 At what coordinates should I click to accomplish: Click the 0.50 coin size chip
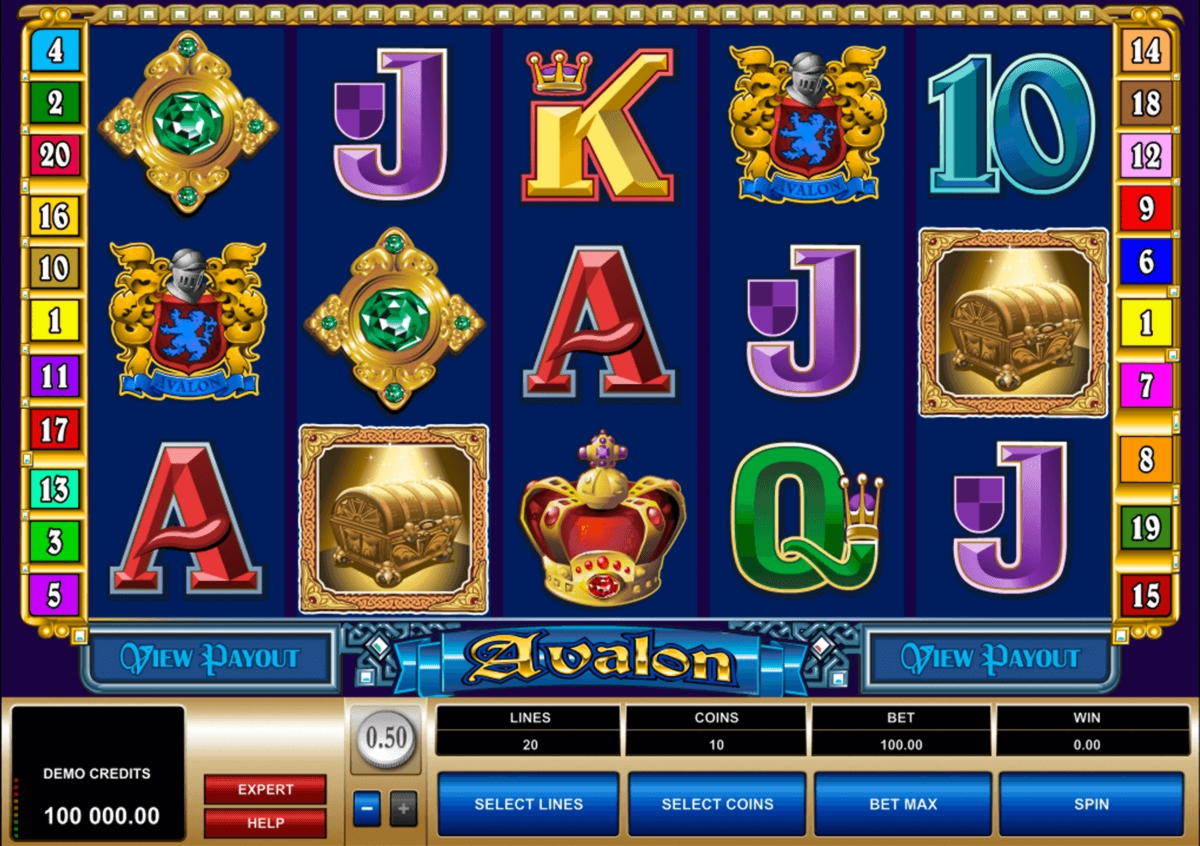[x=385, y=739]
